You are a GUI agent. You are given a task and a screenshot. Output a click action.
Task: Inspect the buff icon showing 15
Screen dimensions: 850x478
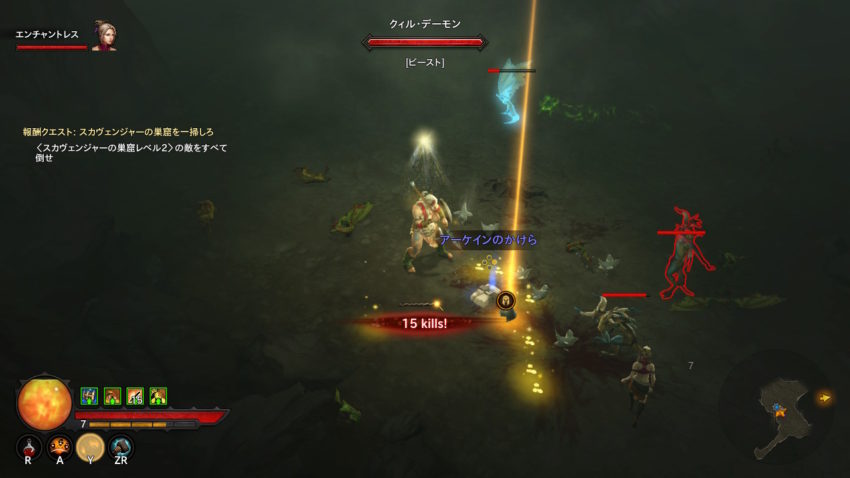(x=134, y=396)
